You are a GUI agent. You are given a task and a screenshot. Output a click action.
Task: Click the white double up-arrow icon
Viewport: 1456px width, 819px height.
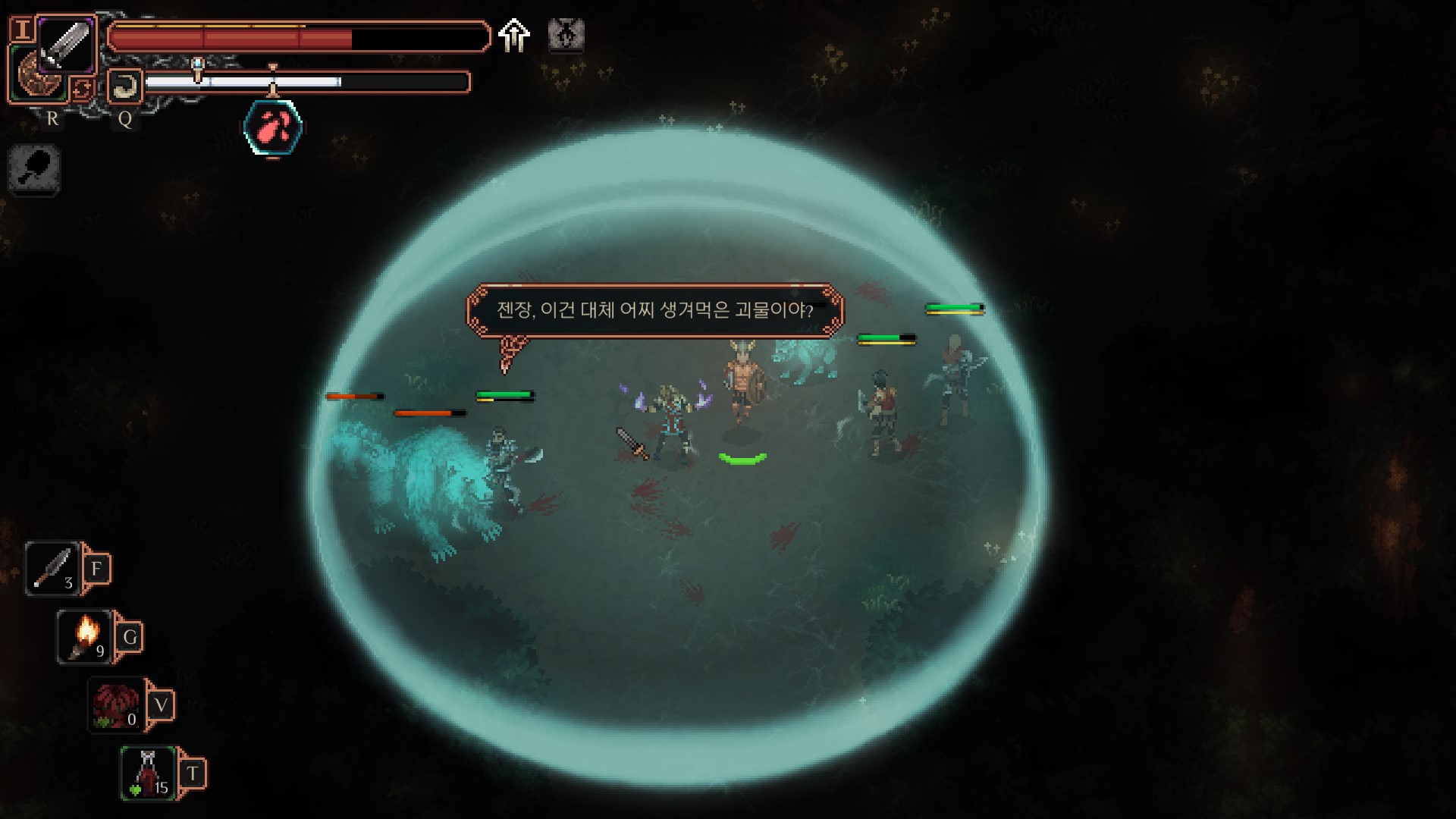point(514,36)
